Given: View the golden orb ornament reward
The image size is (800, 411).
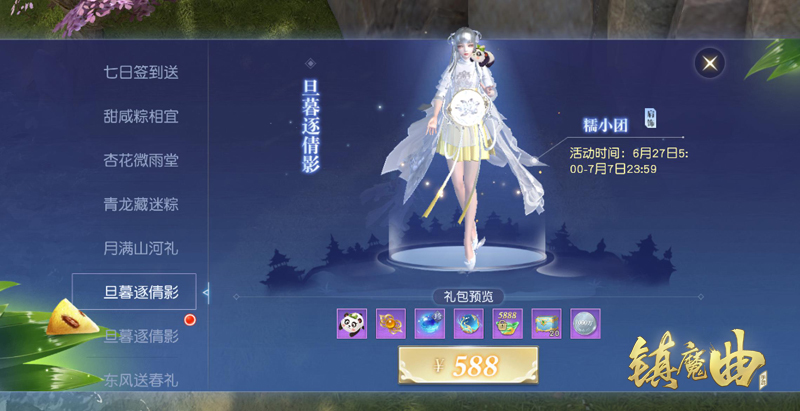Looking at the screenshot, I should pyautogui.click(x=391, y=323).
